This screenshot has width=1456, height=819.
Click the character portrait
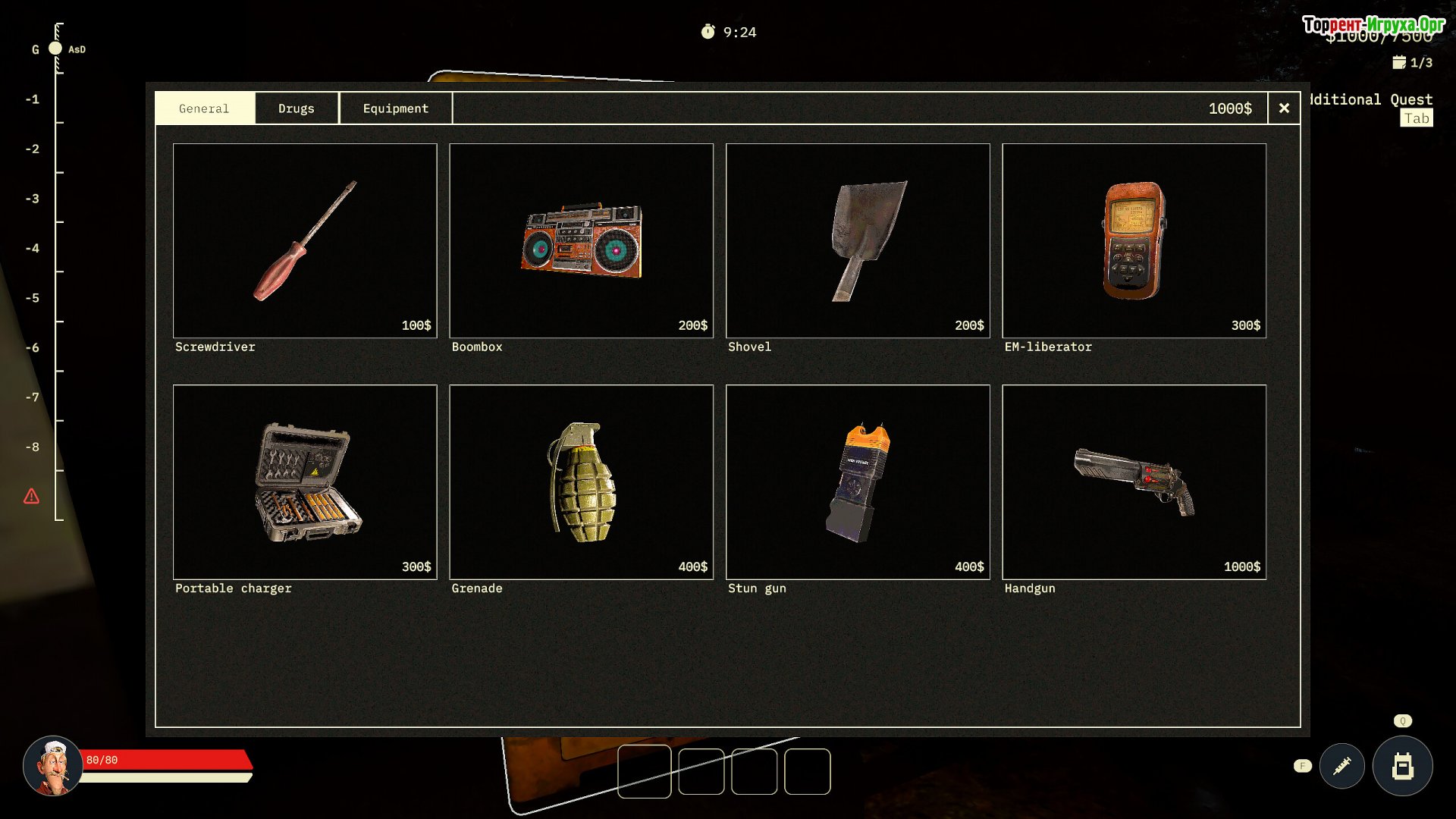[x=52, y=766]
